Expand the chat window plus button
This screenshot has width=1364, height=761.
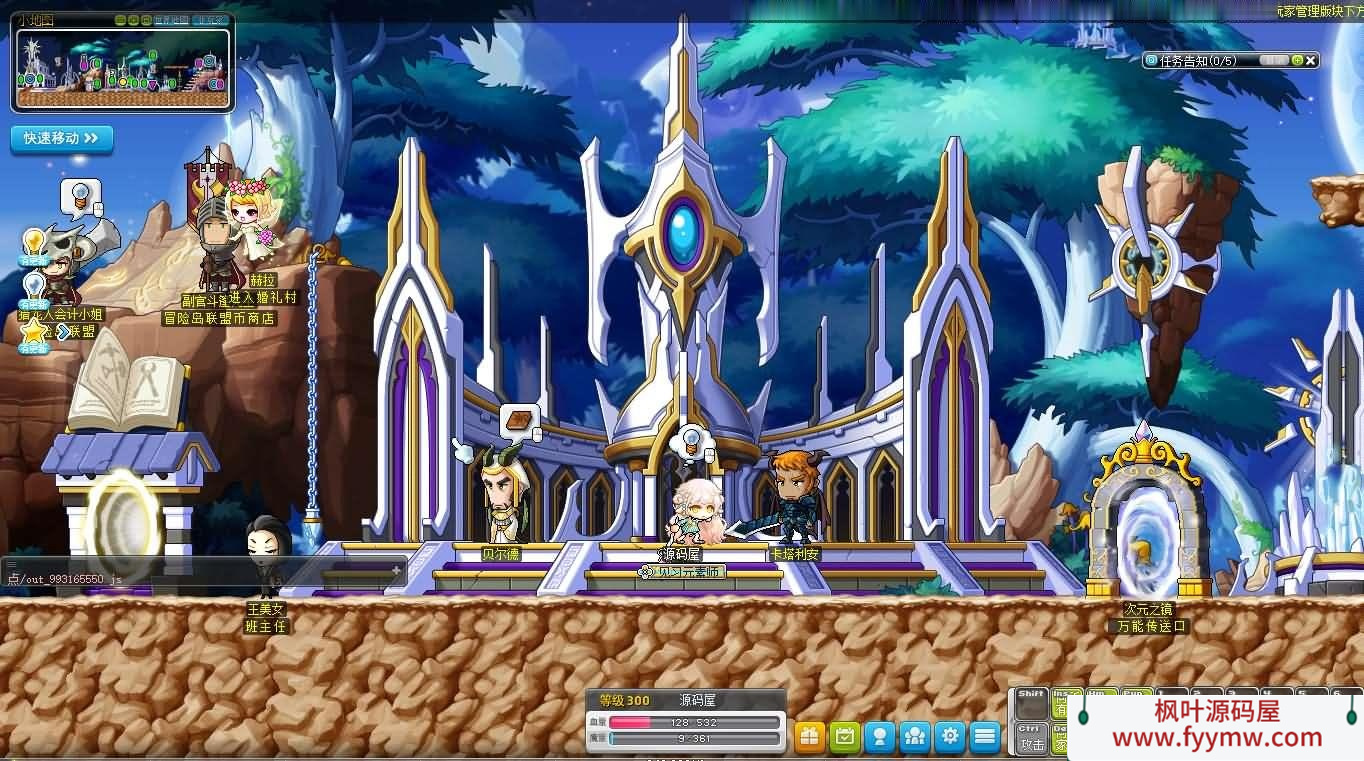click(x=396, y=570)
